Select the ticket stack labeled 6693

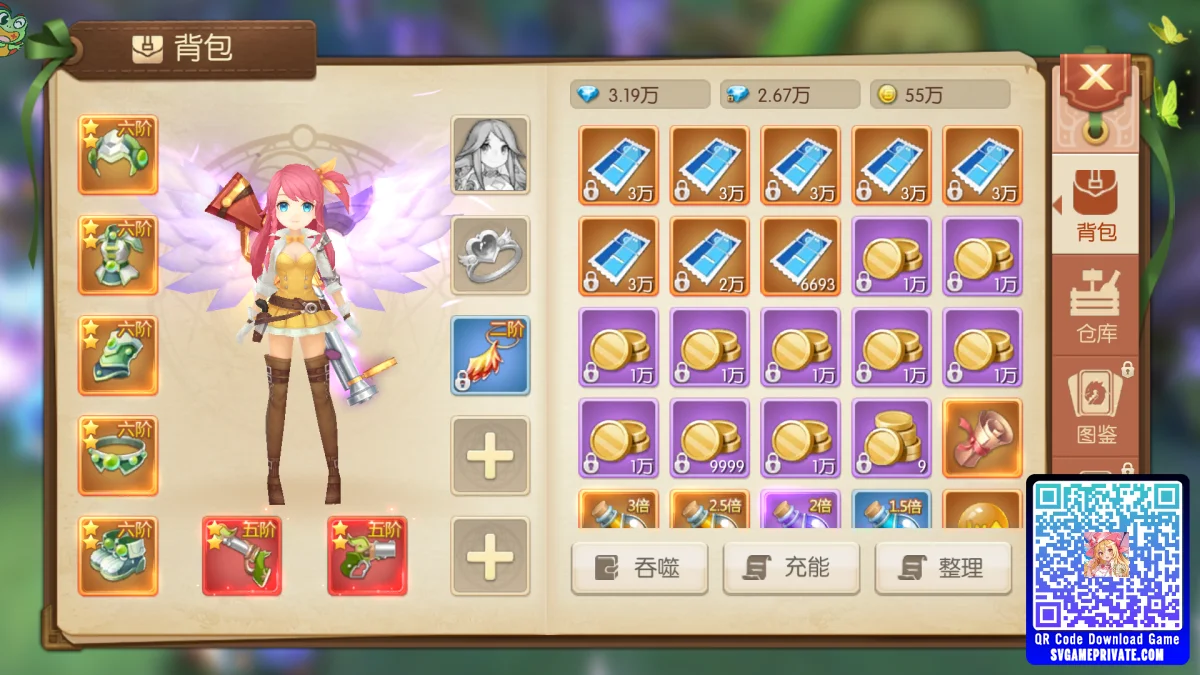(x=801, y=256)
